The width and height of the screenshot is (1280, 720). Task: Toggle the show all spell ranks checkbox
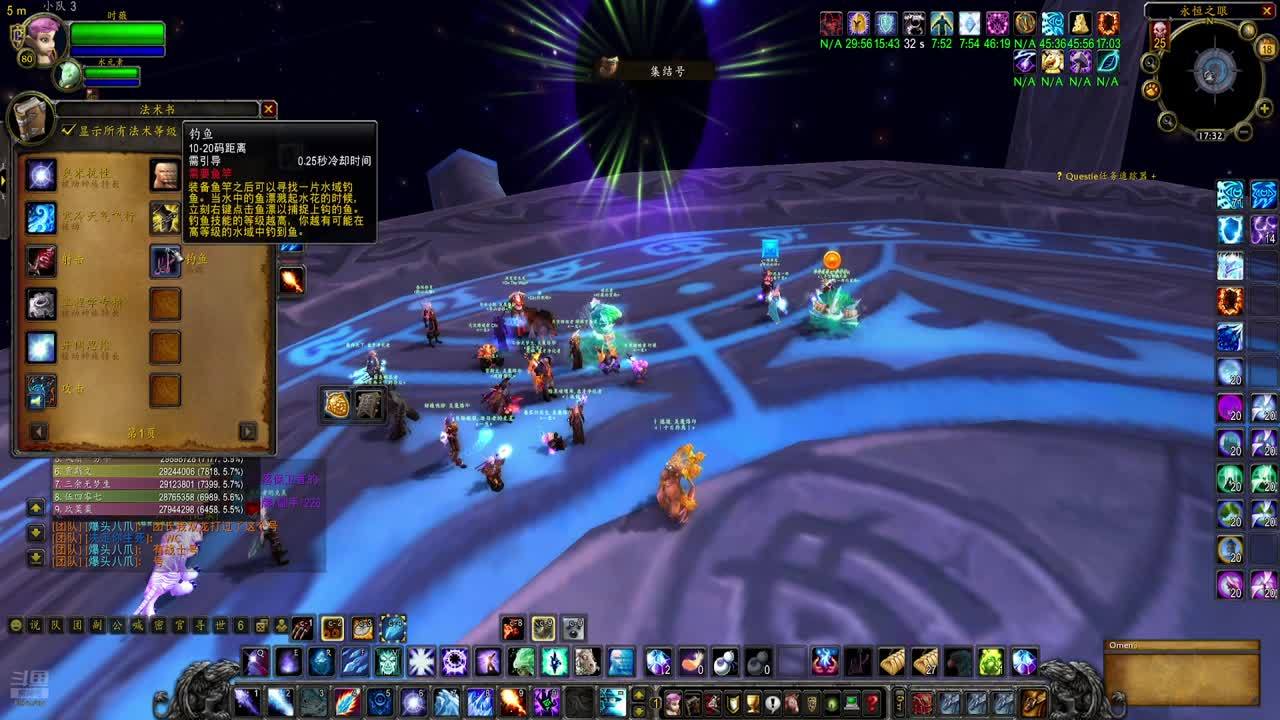click(x=68, y=130)
